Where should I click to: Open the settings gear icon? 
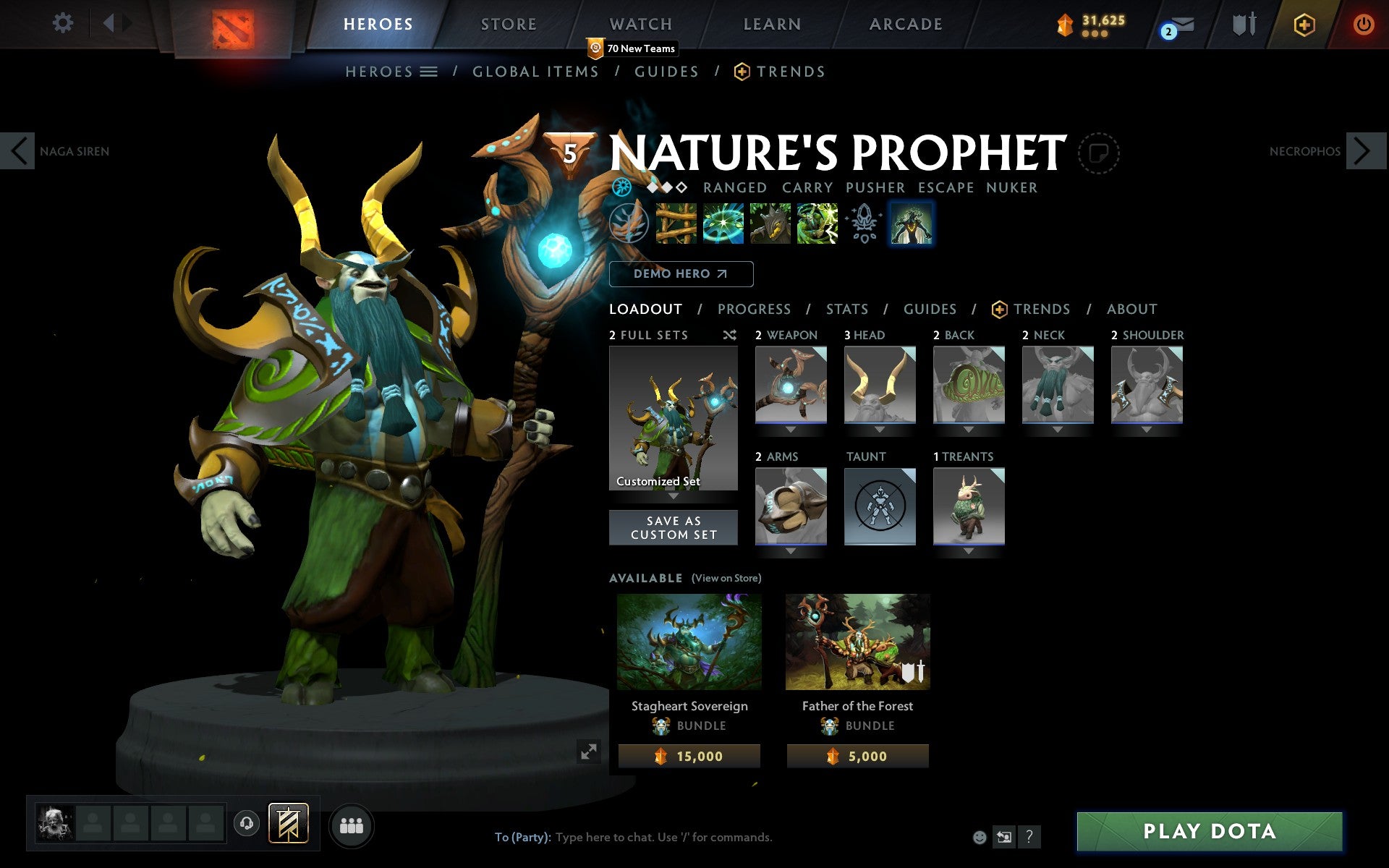(x=64, y=22)
